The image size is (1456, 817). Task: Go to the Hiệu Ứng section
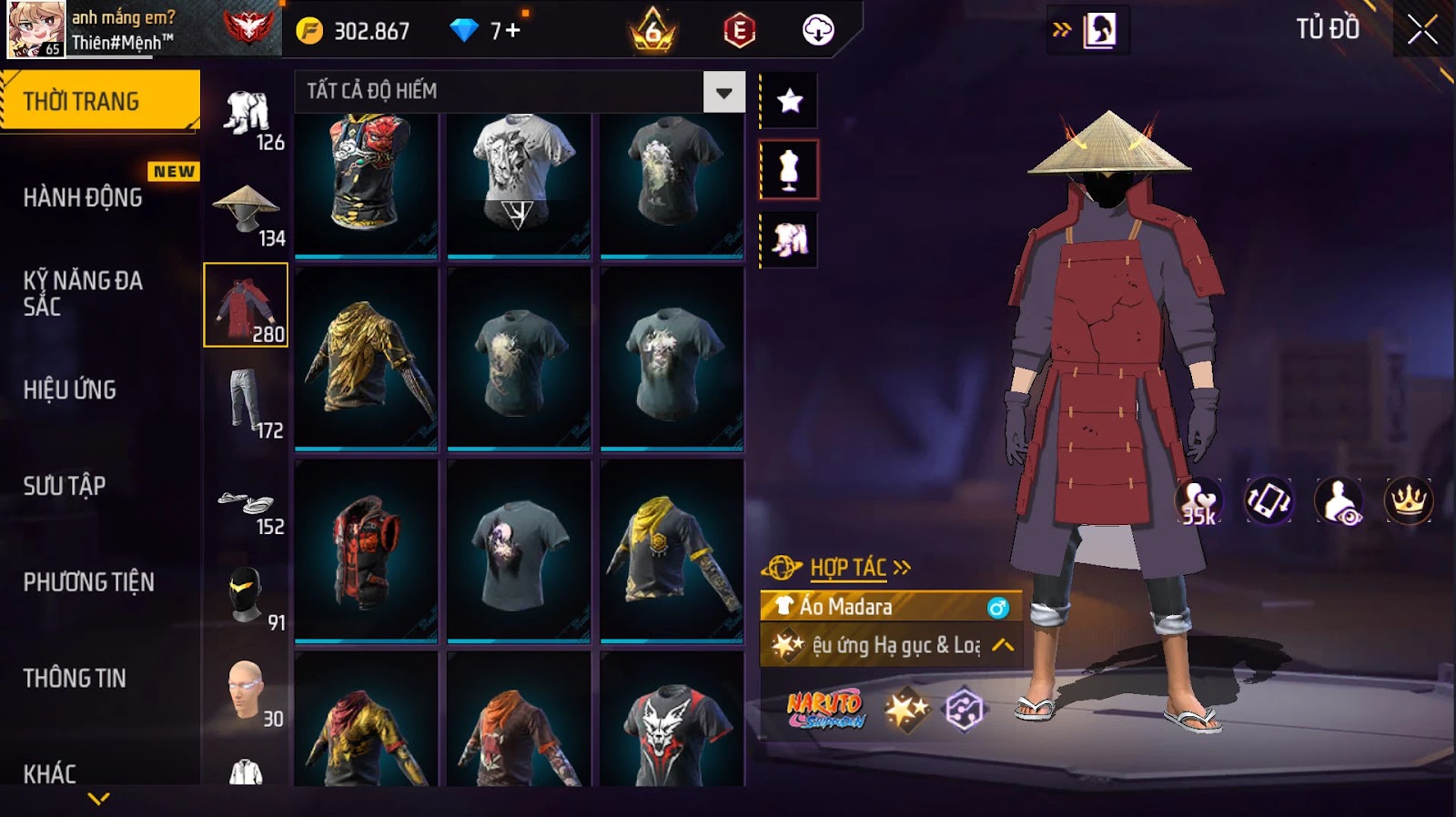point(70,390)
